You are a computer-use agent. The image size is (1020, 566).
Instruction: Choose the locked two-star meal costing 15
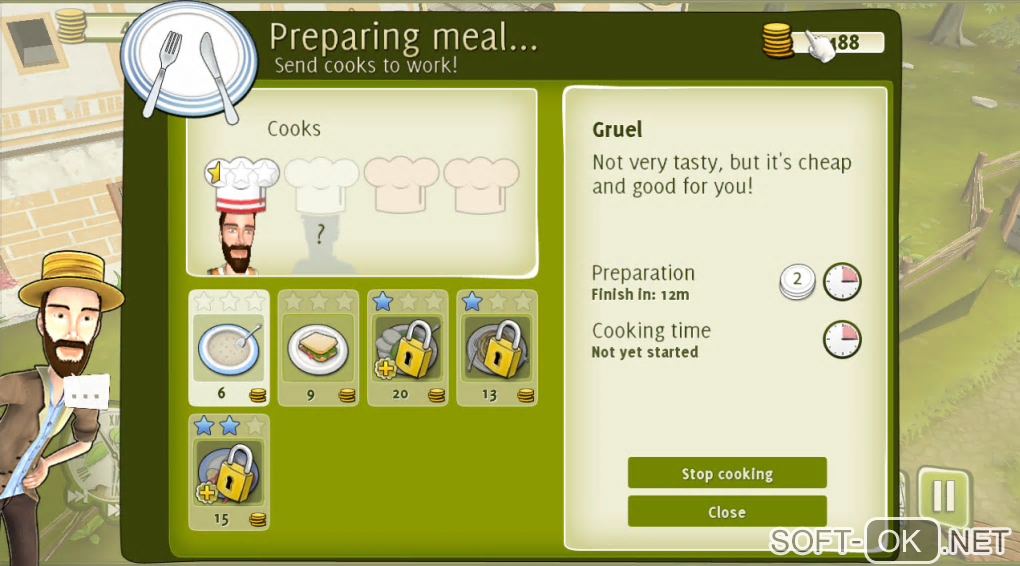pos(229,472)
